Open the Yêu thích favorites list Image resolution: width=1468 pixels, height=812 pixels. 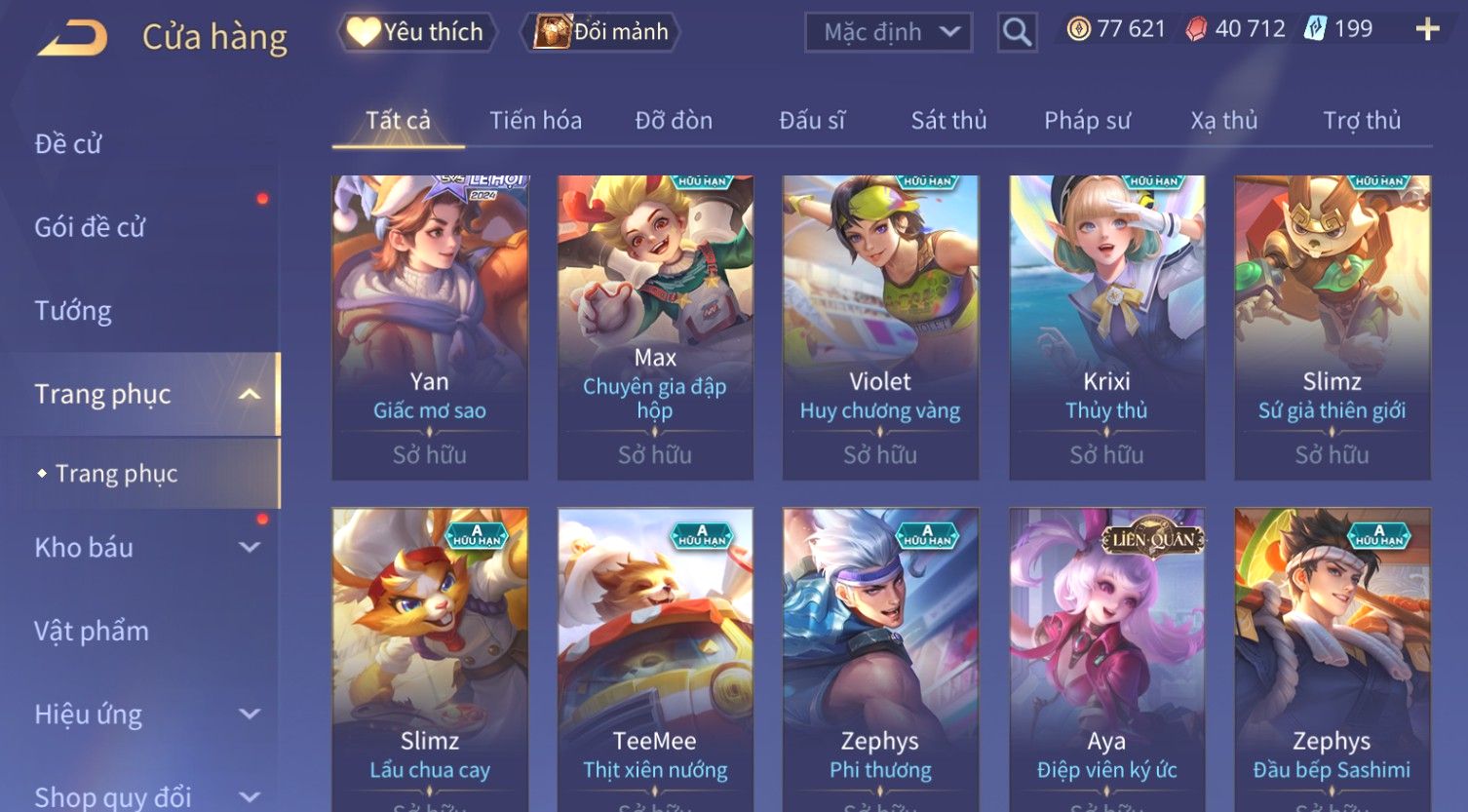[x=416, y=32]
